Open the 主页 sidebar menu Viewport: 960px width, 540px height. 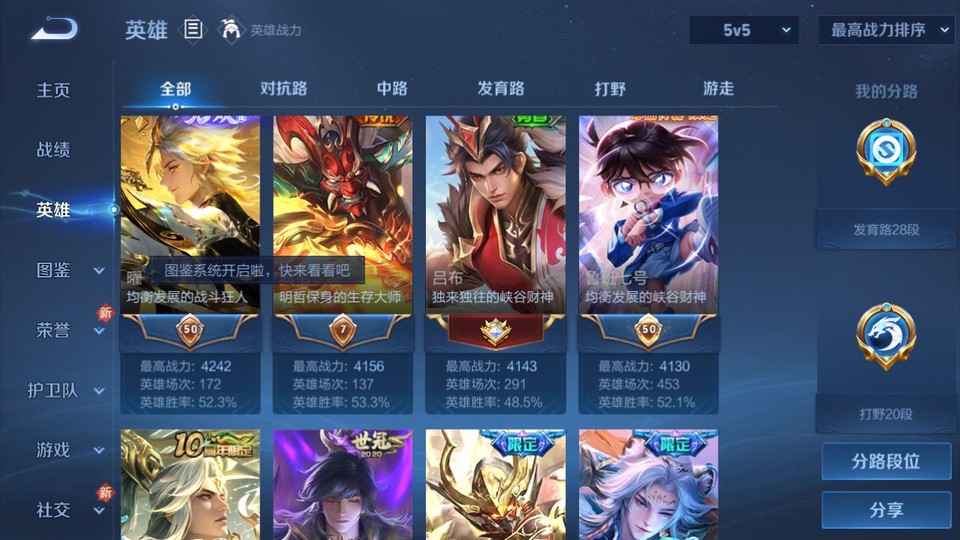[x=54, y=90]
